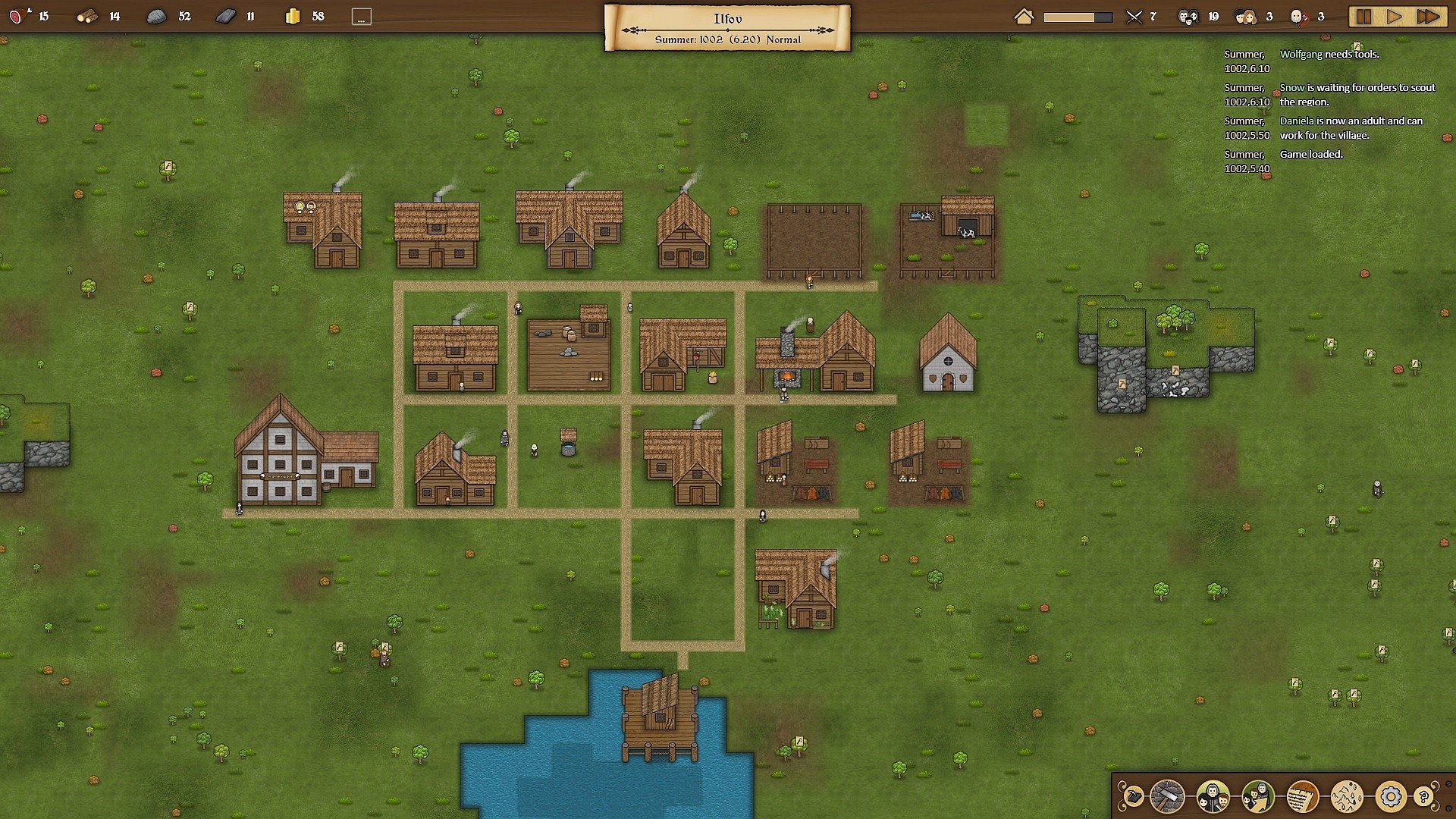Screen dimensions: 1456x819
Task: Click the house icon in top bar
Action: coord(1024,17)
